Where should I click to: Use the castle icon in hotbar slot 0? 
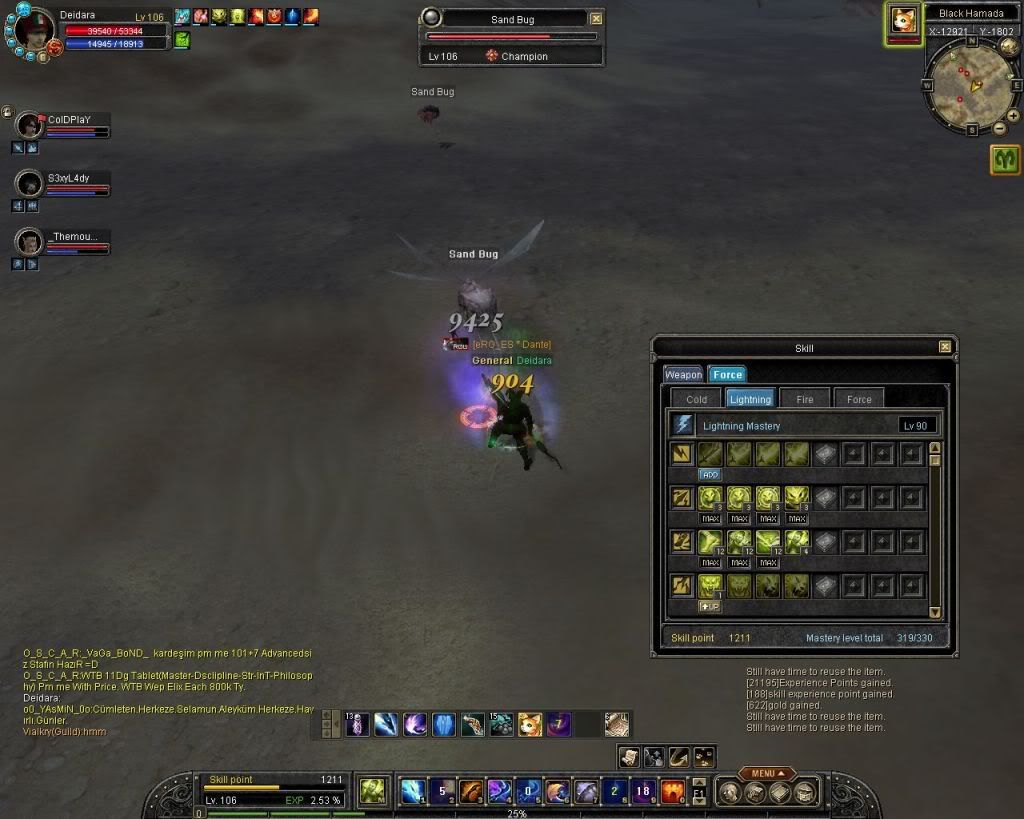tap(672, 792)
